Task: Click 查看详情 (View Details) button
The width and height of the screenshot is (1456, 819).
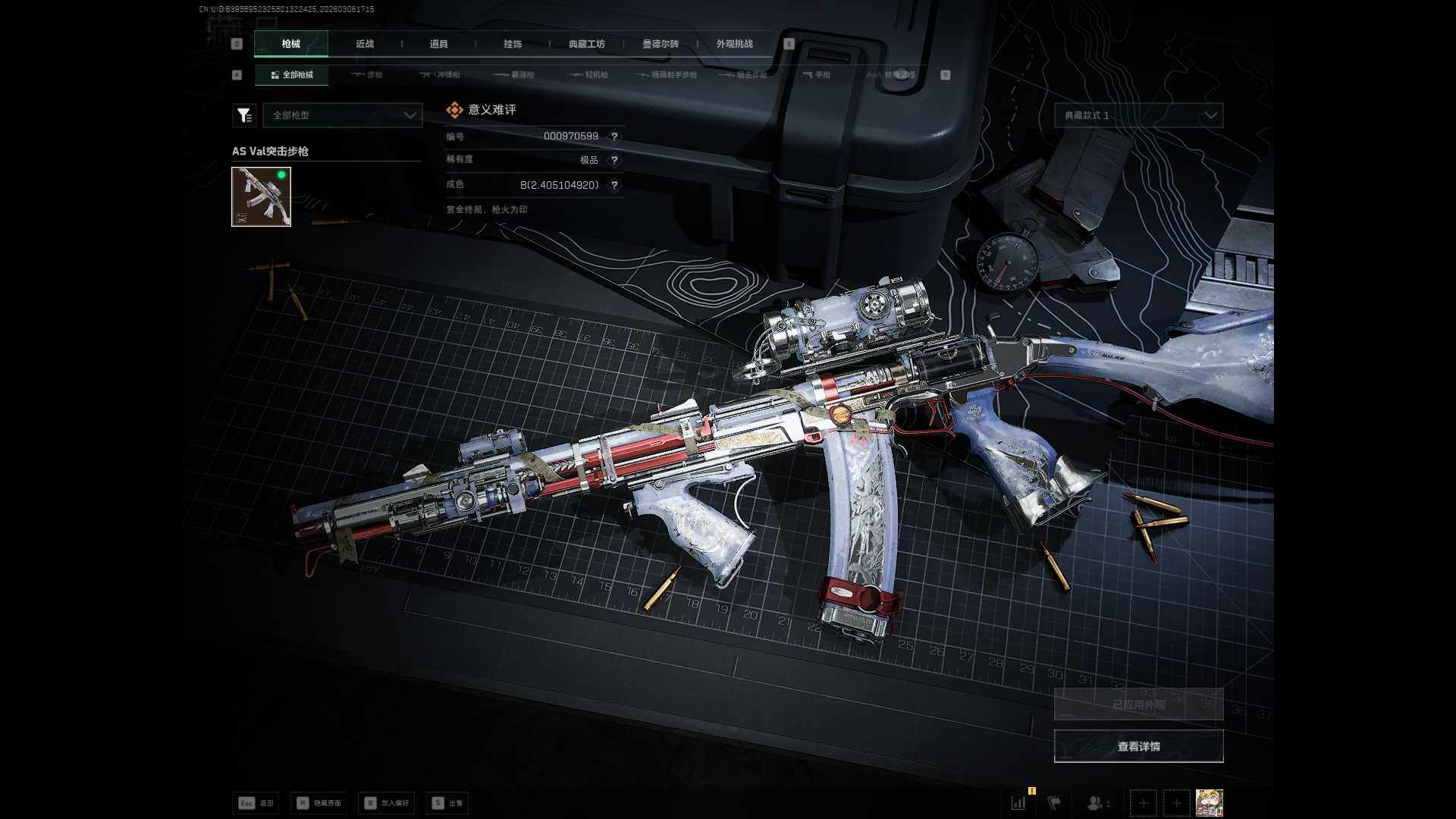Action: click(x=1138, y=747)
